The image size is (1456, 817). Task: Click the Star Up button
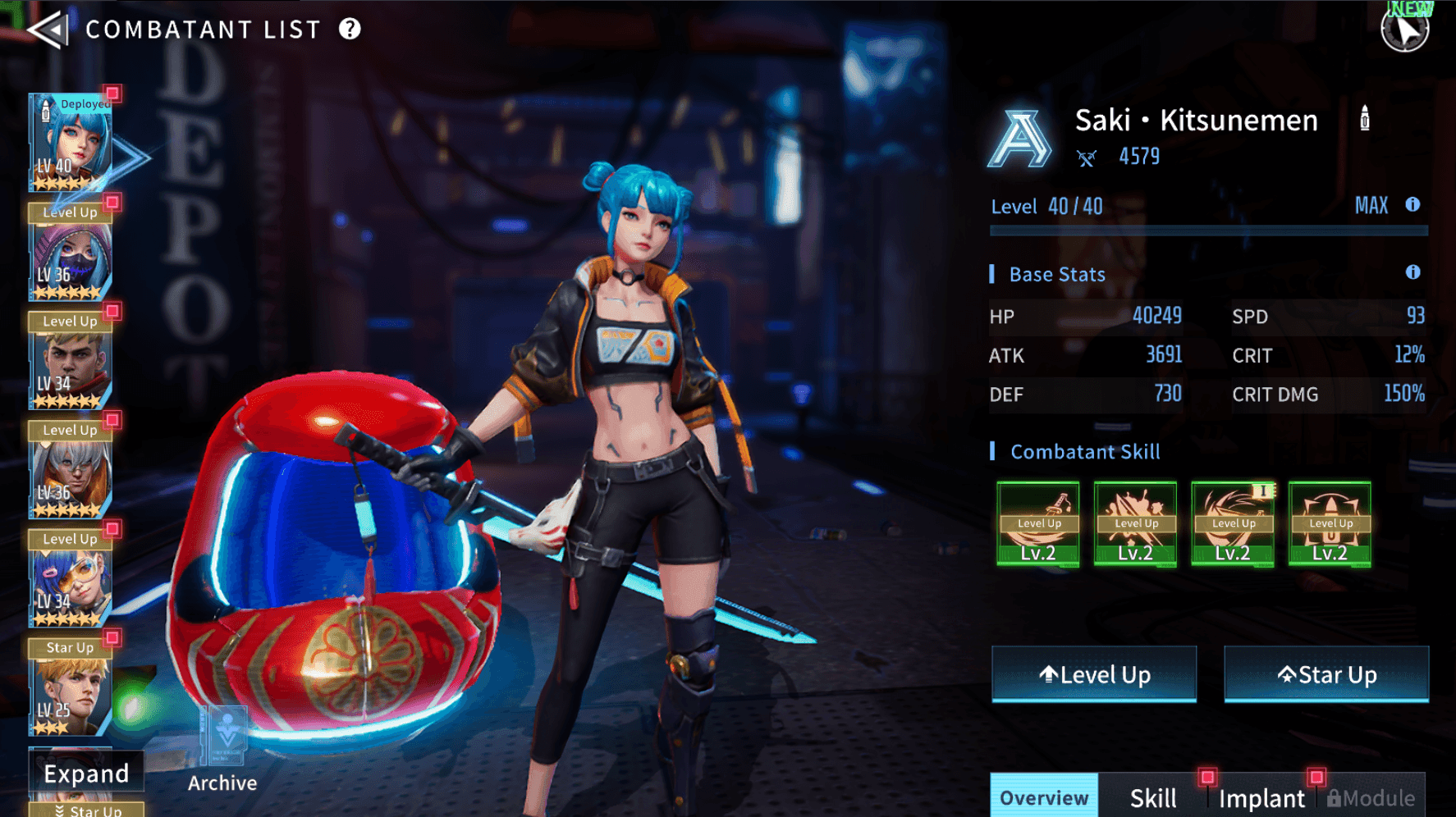pyautogui.click(x=1326, y=674)
